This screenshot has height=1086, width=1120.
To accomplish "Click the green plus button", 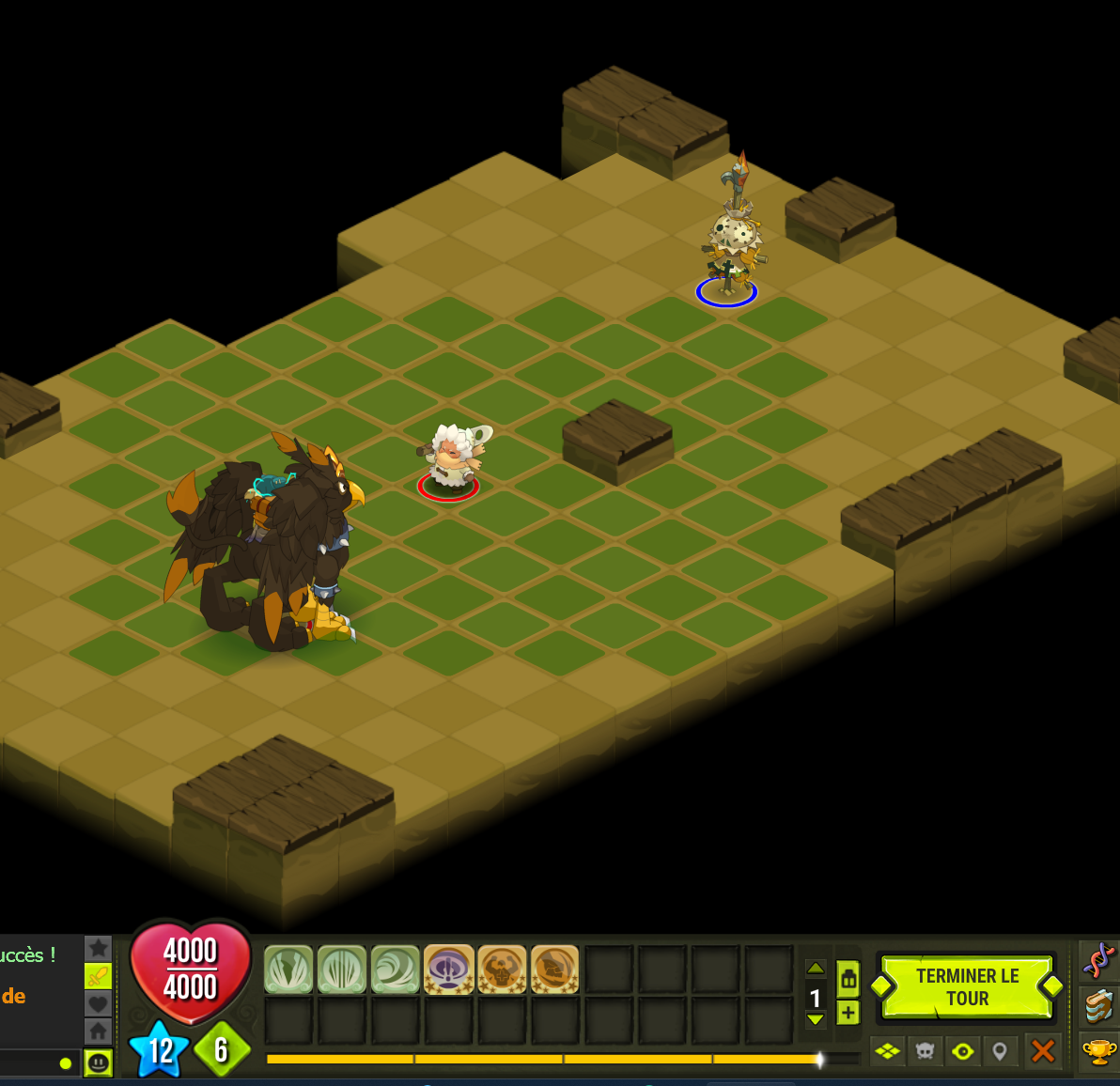I will (x=848, y=1013).
